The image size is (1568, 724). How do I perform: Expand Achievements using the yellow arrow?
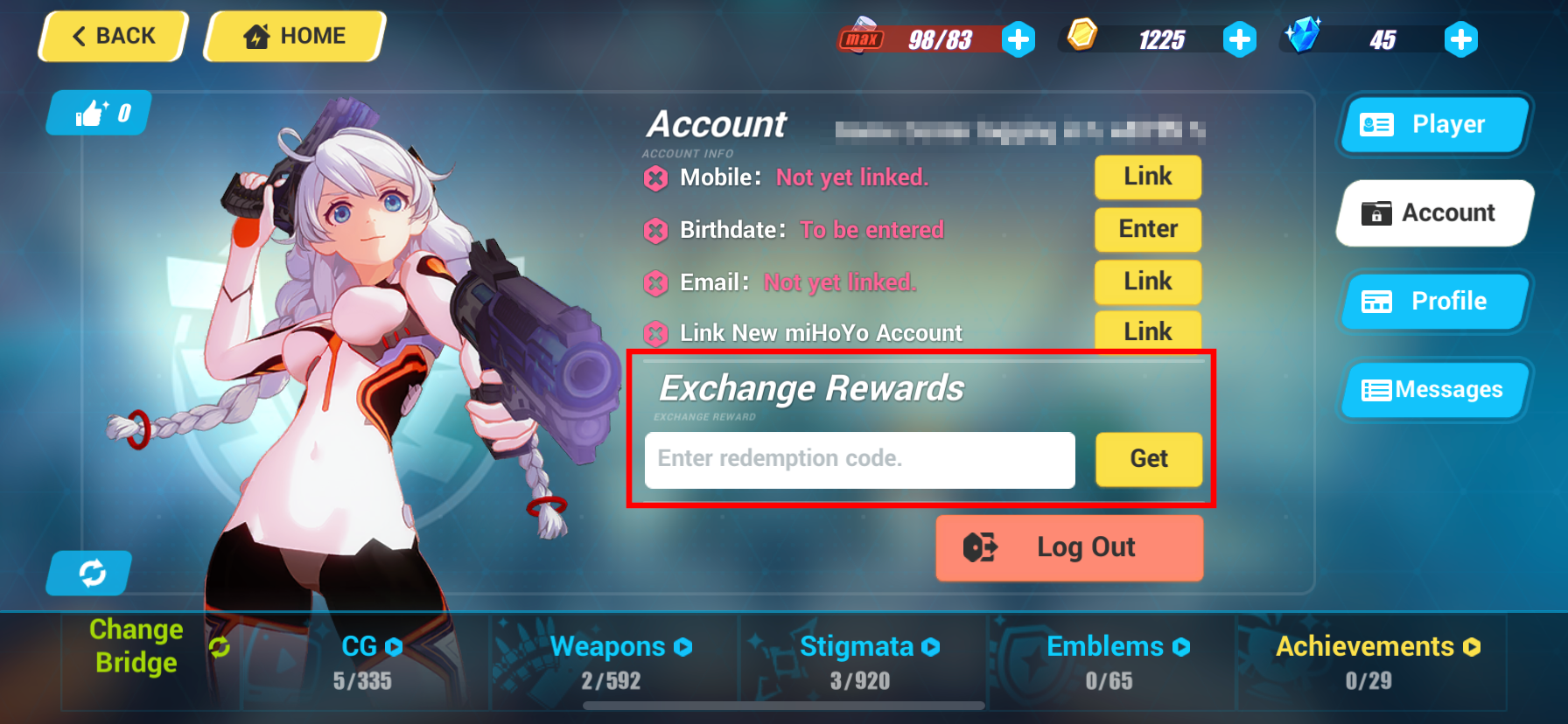click(x=1472, y=647)
